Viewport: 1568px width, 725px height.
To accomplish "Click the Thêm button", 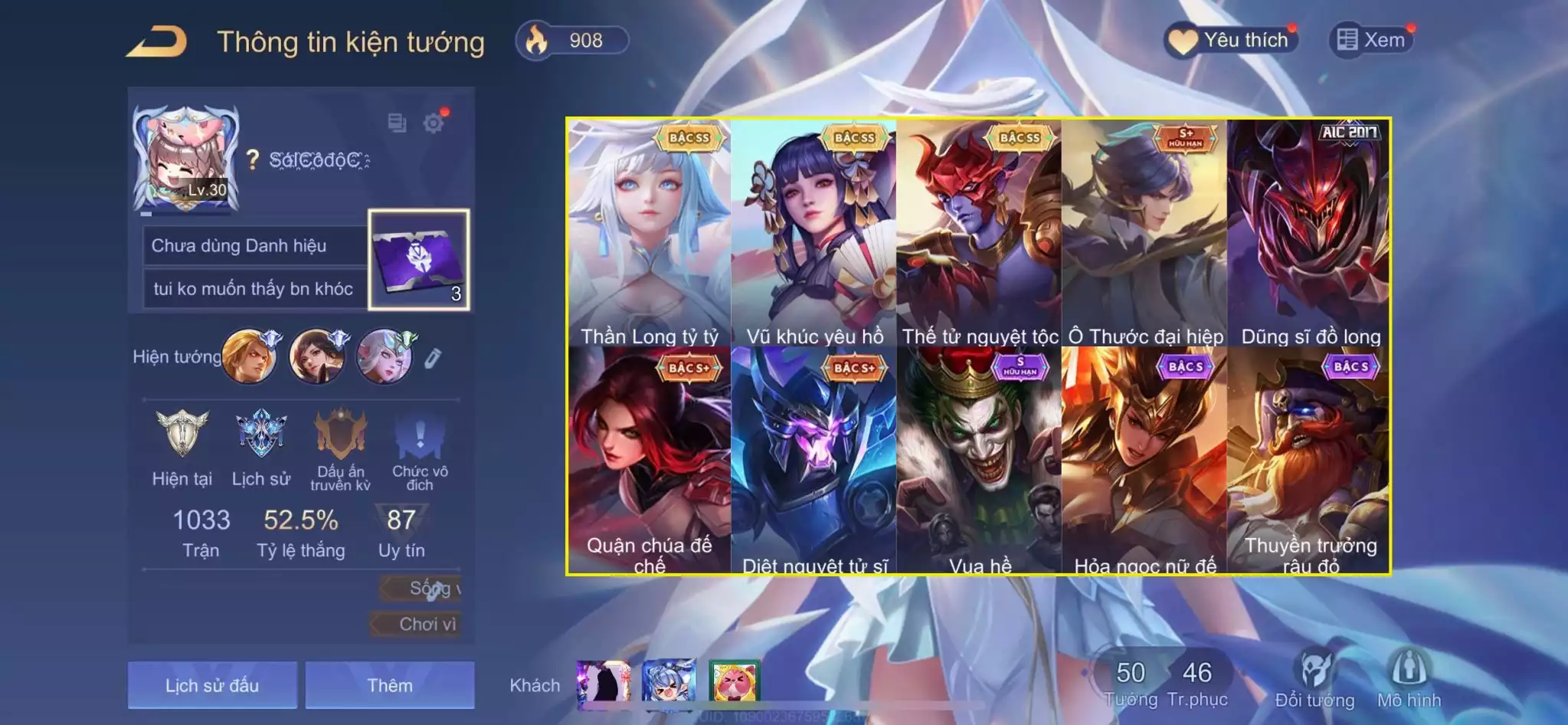I will [x=390, y=684].
